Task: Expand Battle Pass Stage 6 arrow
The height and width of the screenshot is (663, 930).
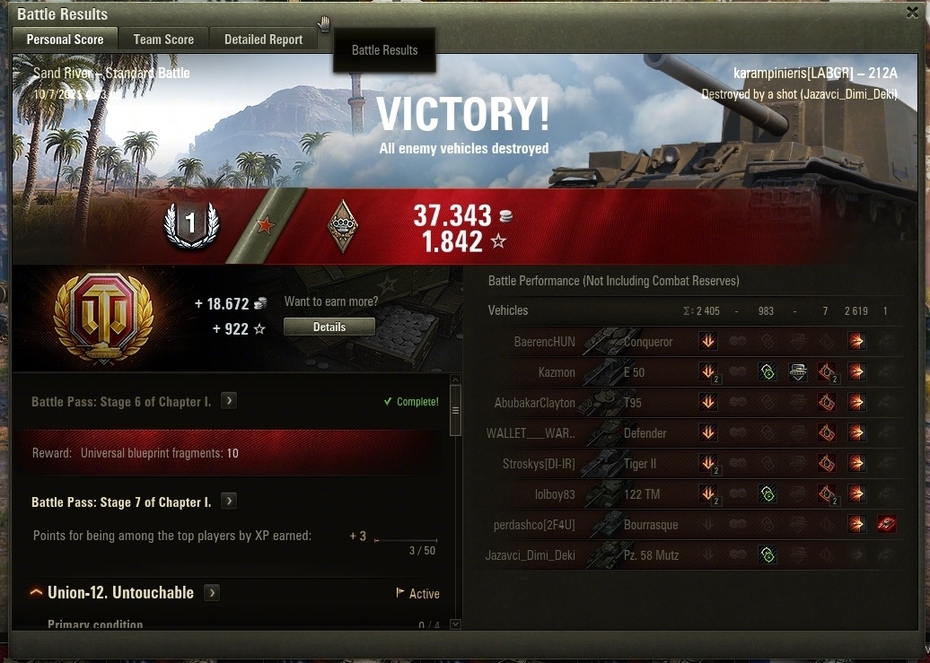Action: point(229,401)
